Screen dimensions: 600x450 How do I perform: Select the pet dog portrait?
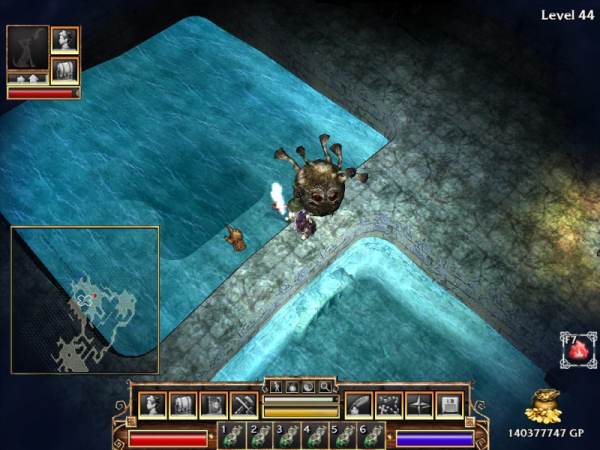point(26,48)
